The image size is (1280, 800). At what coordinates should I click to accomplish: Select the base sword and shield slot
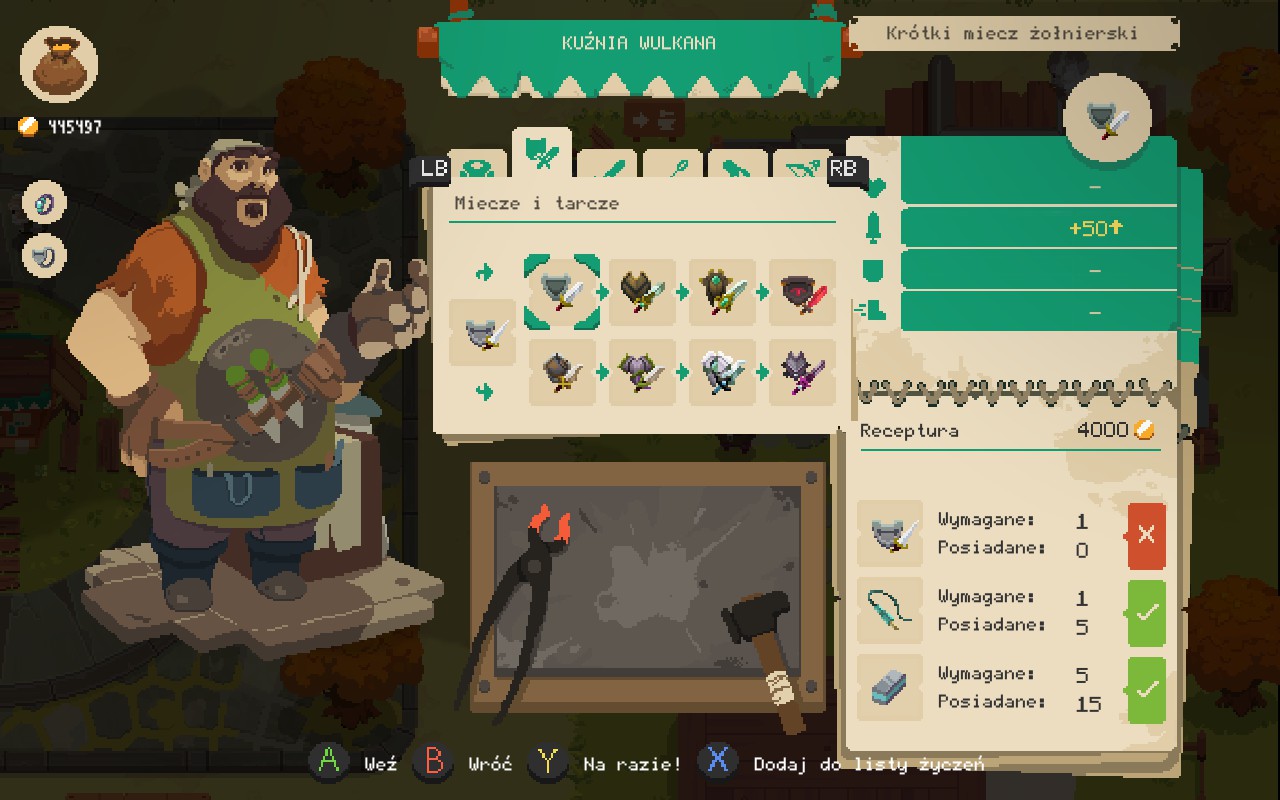pos(482,332)
